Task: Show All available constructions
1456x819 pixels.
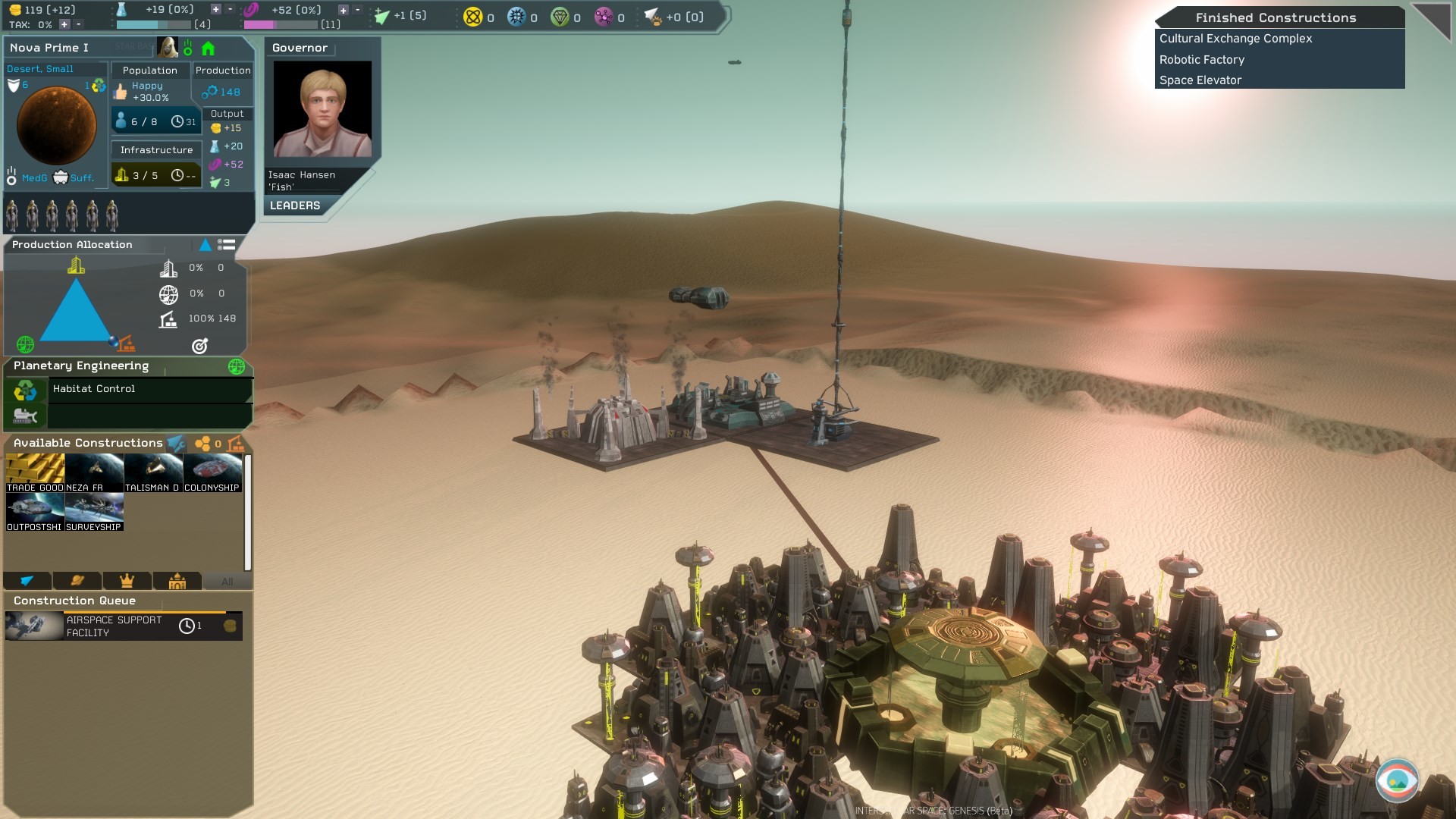Action: pos(227,582)
